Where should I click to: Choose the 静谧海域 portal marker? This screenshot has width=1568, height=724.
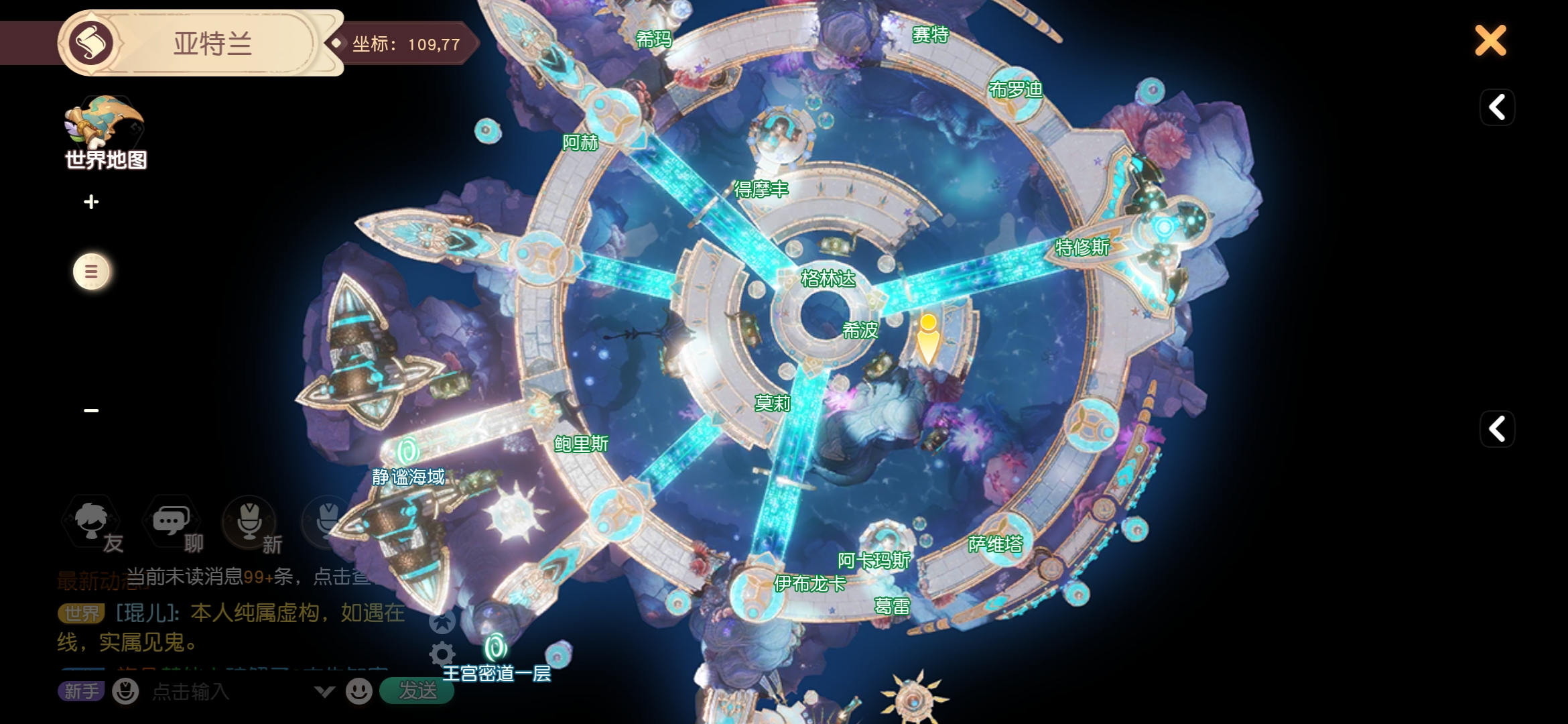click(x=407, y=451)
